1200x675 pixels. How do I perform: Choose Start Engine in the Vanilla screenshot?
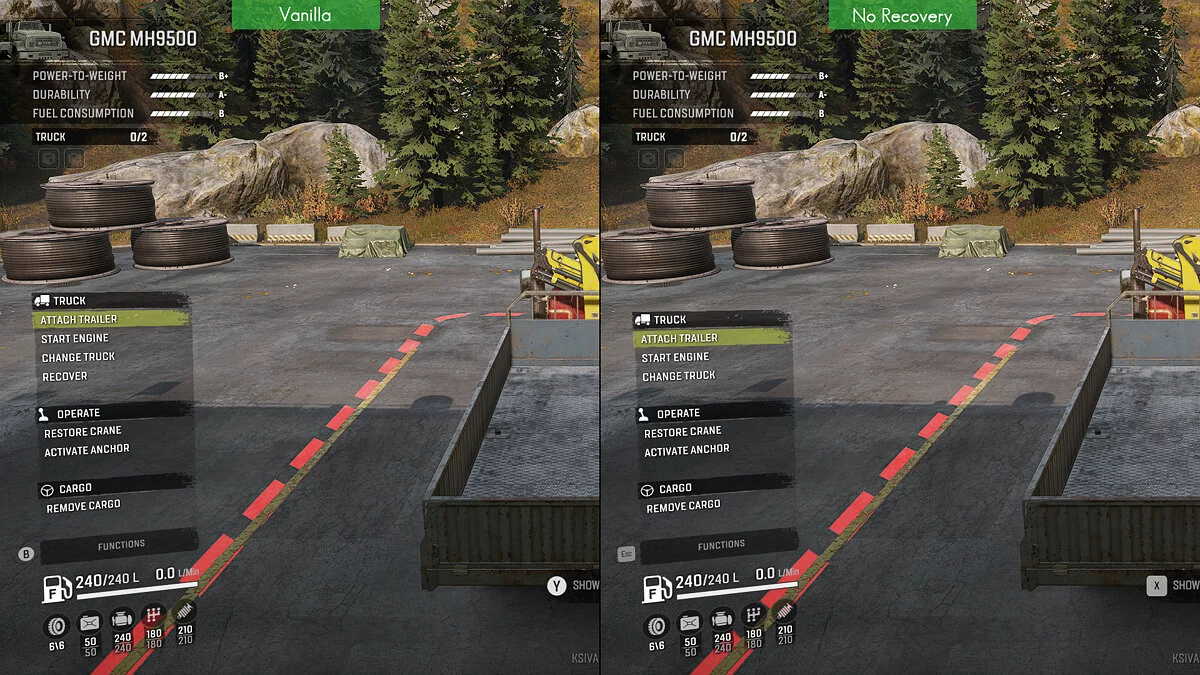click(x=75, y=338)
